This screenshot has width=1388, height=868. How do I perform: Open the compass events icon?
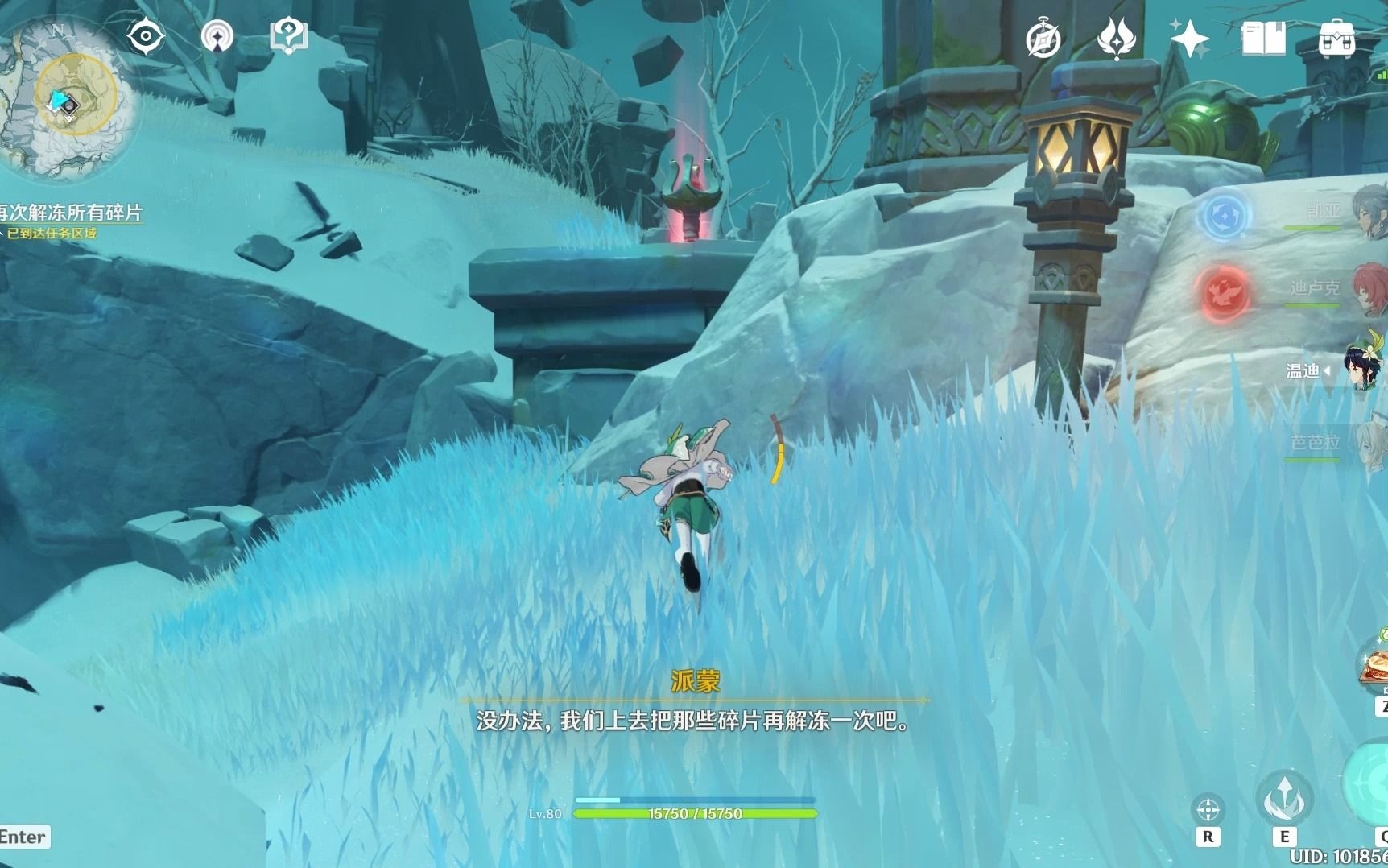1043,39
